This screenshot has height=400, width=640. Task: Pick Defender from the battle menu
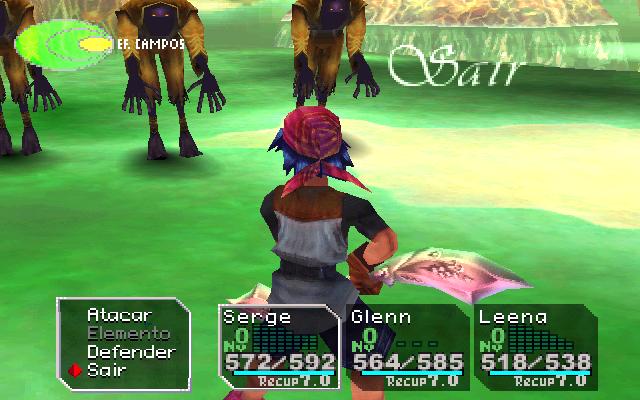click(131, 352)
